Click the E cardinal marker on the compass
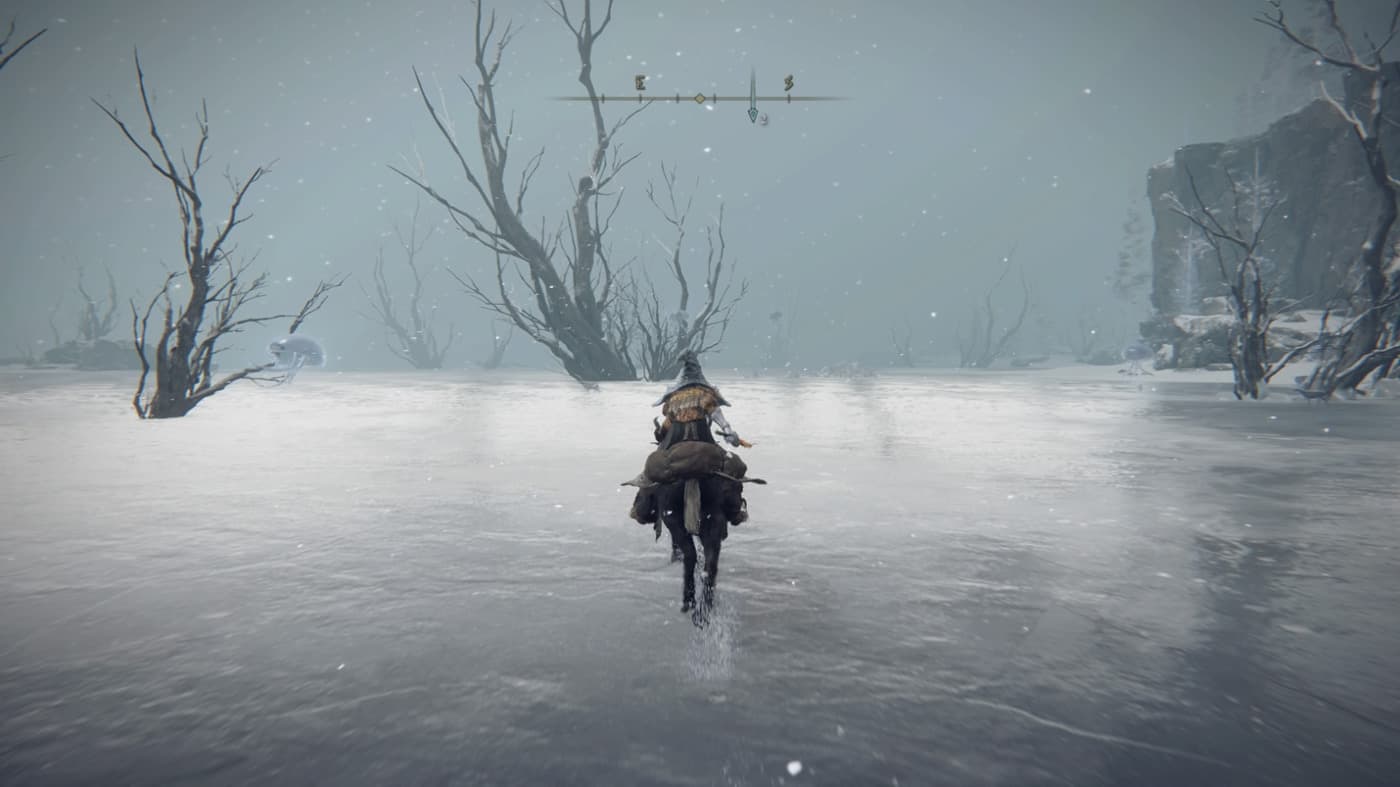The image size is (1400, 787). click(641, 85)
